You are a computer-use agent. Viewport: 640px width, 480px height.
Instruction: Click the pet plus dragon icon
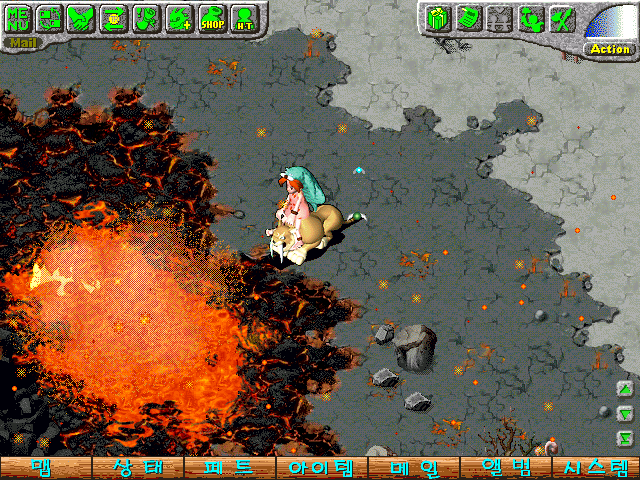[x=179, y=17]
